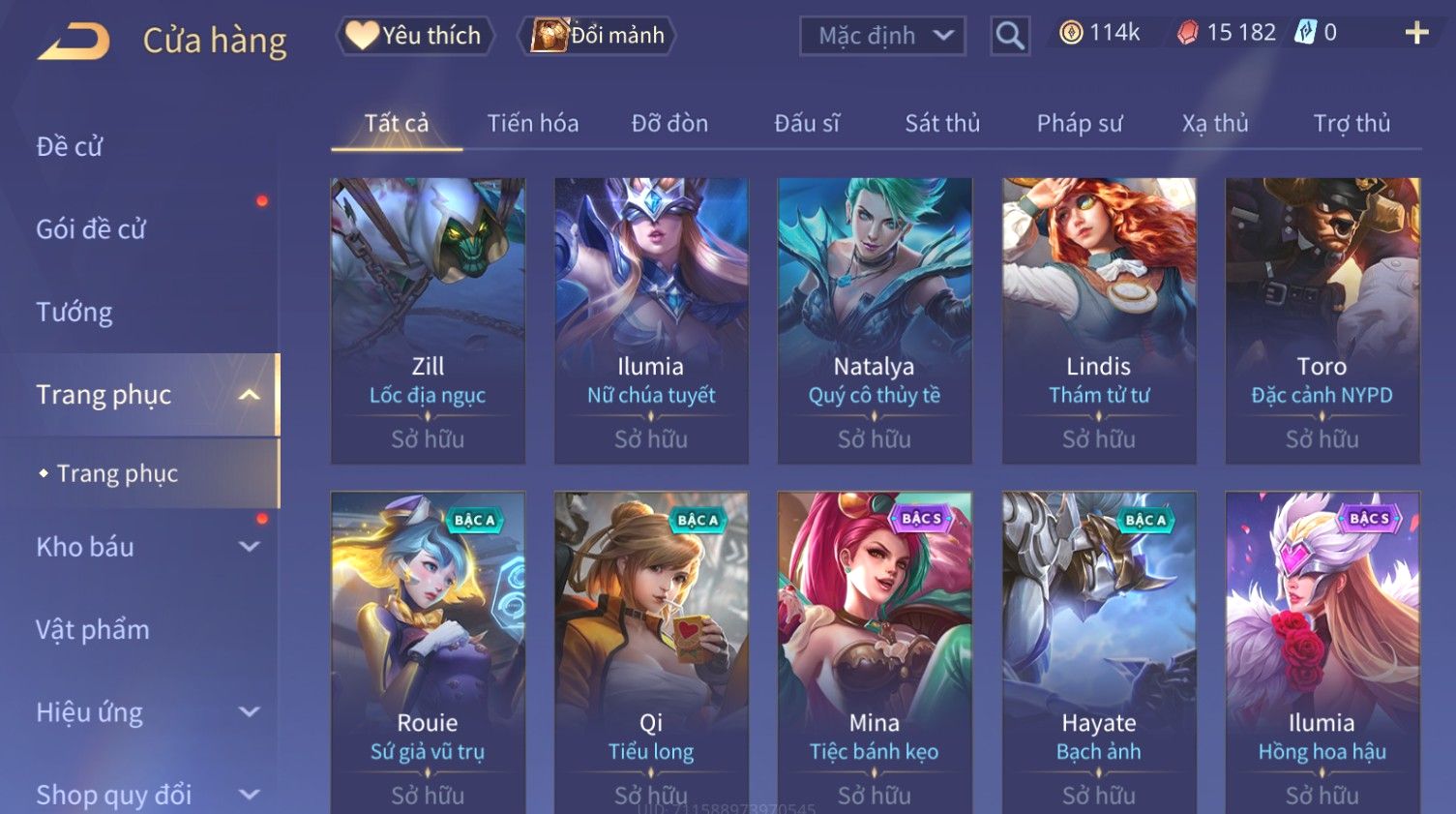The image size is (1456, 814).
Task: Open the Vật phẩm section
Action: pos(93,629)
